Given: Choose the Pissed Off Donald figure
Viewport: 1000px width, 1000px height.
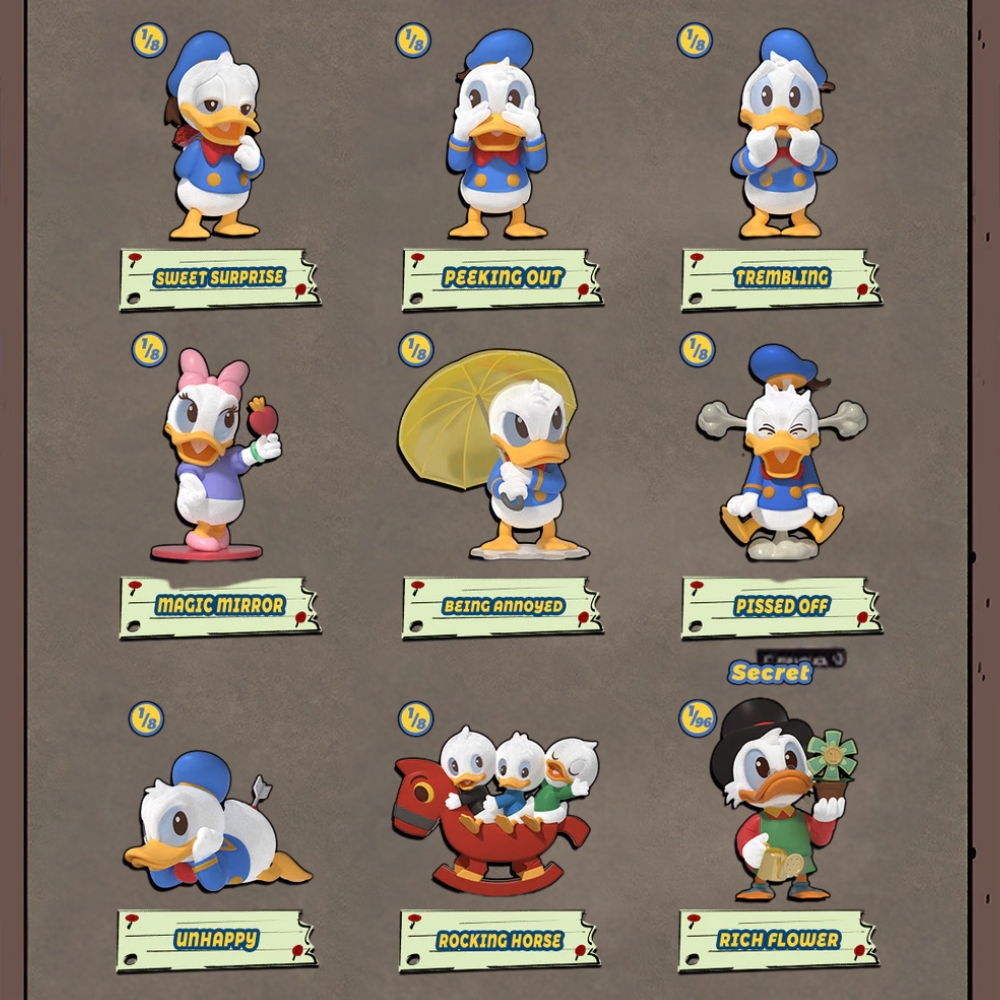Looking at the screenshot, I should [782, 455].
